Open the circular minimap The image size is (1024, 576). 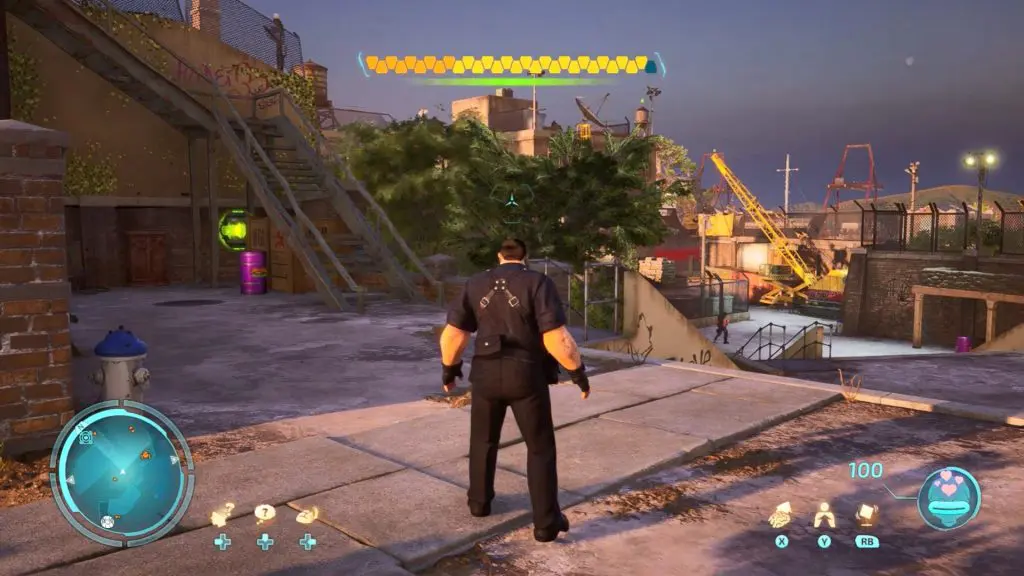(121, 472)
